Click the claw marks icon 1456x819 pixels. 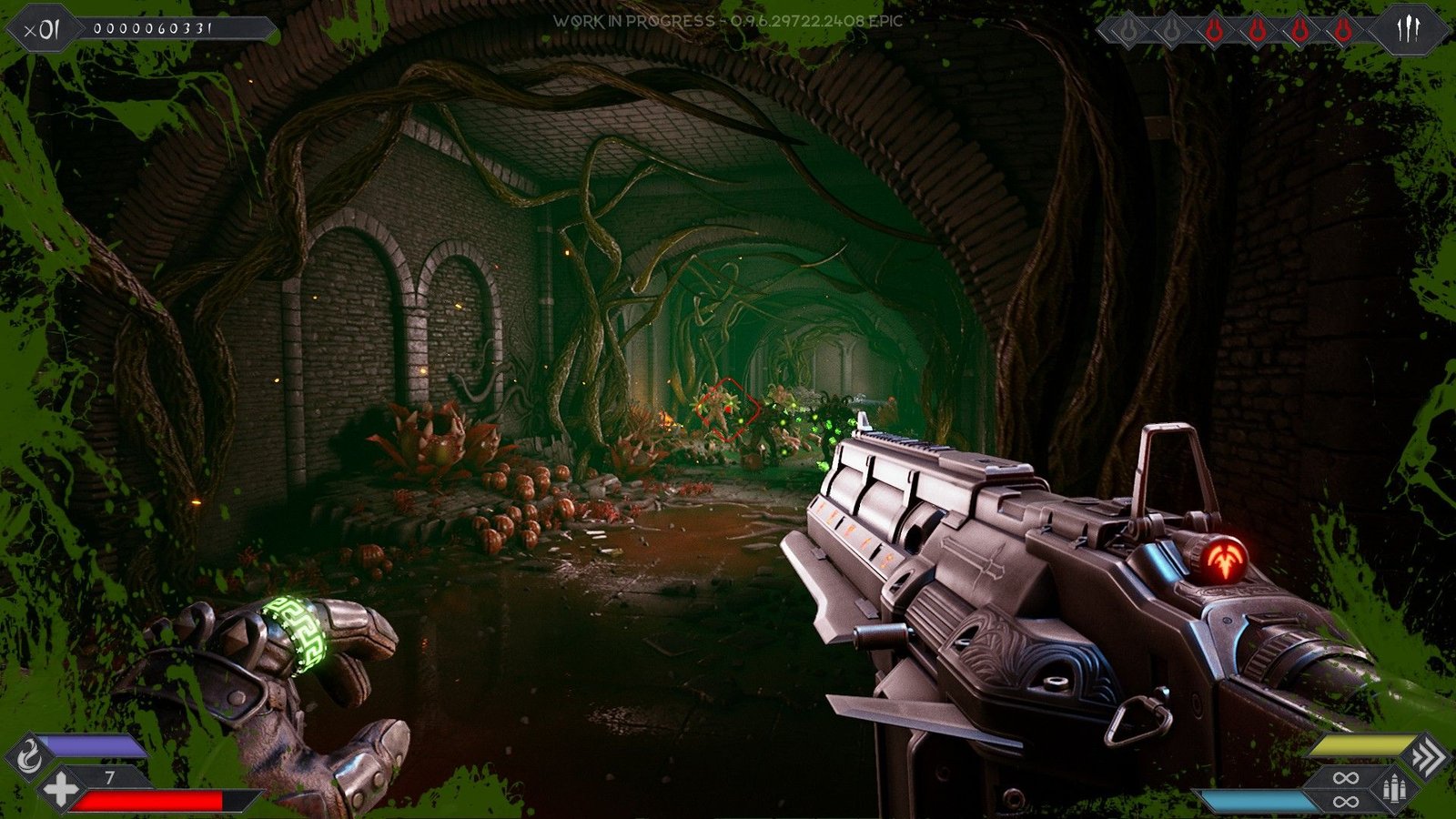[x=1409, y=31]
